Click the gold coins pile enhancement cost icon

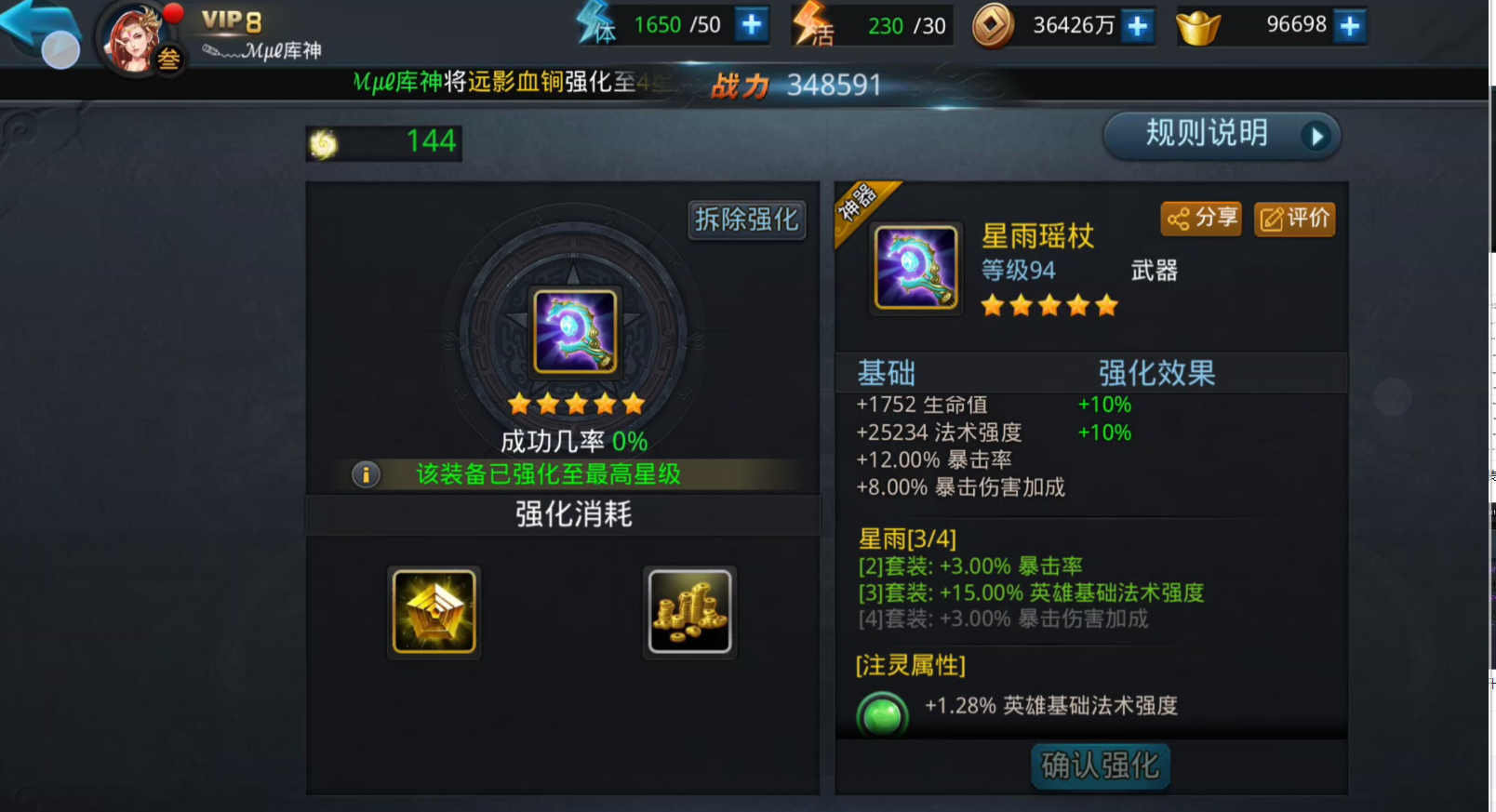(689, 610)
